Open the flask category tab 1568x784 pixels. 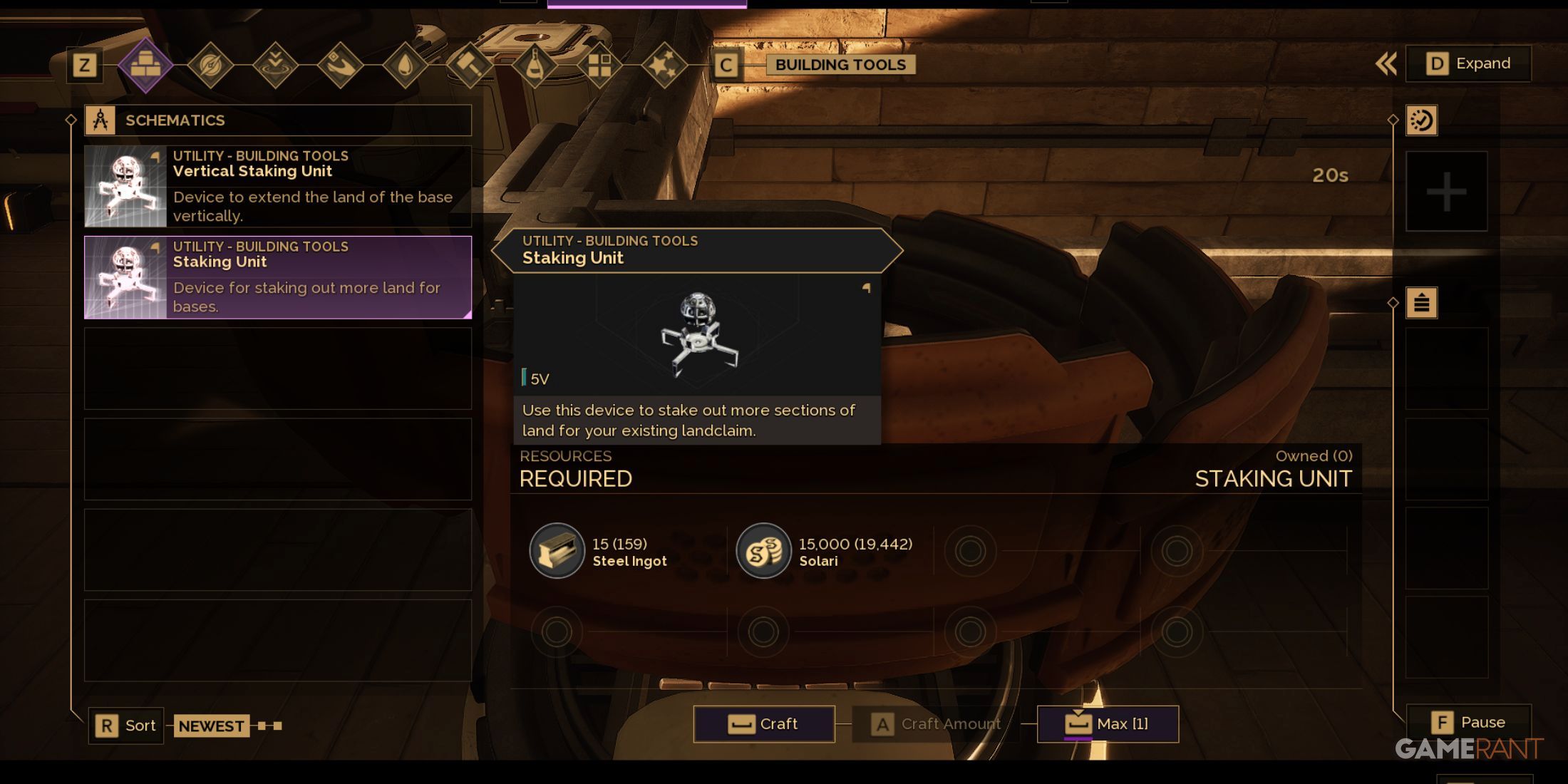(535, 66)
